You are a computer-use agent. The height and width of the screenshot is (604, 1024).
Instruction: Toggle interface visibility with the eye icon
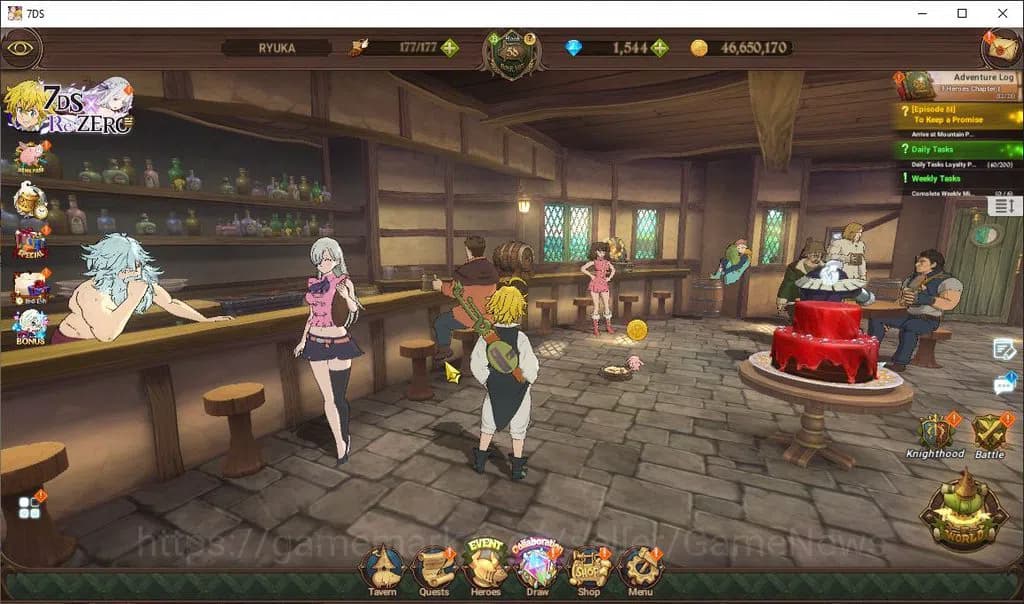[21, 47]
